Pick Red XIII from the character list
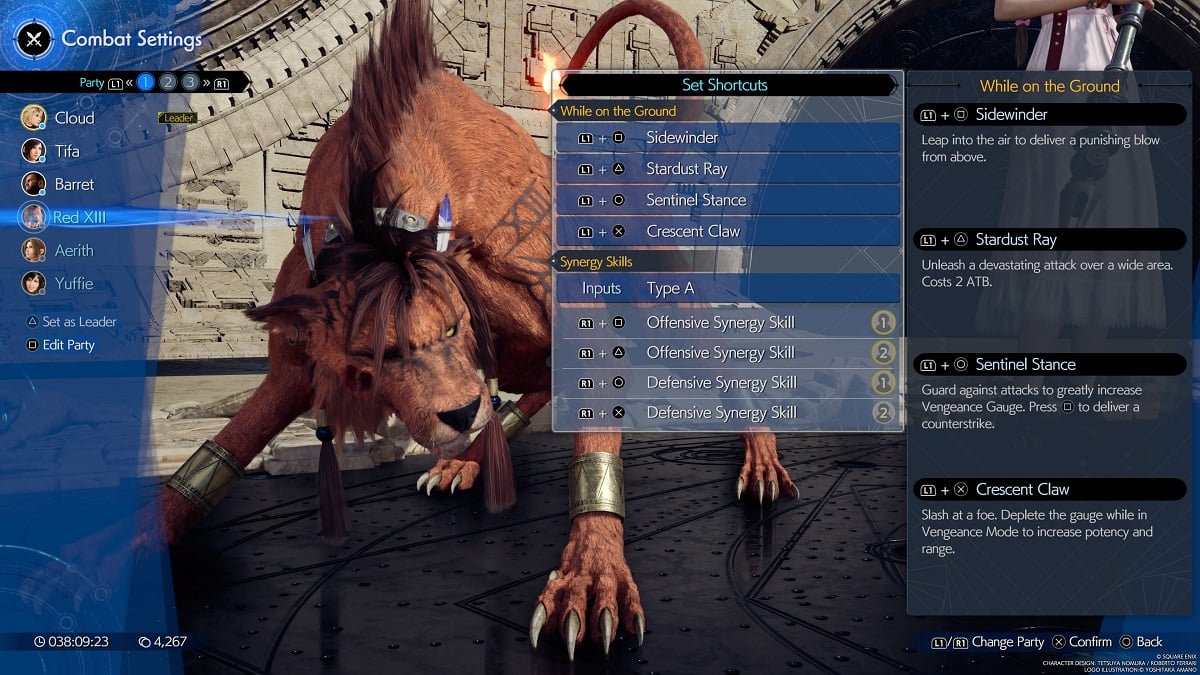1200x675 pixels. coord(79,217)
